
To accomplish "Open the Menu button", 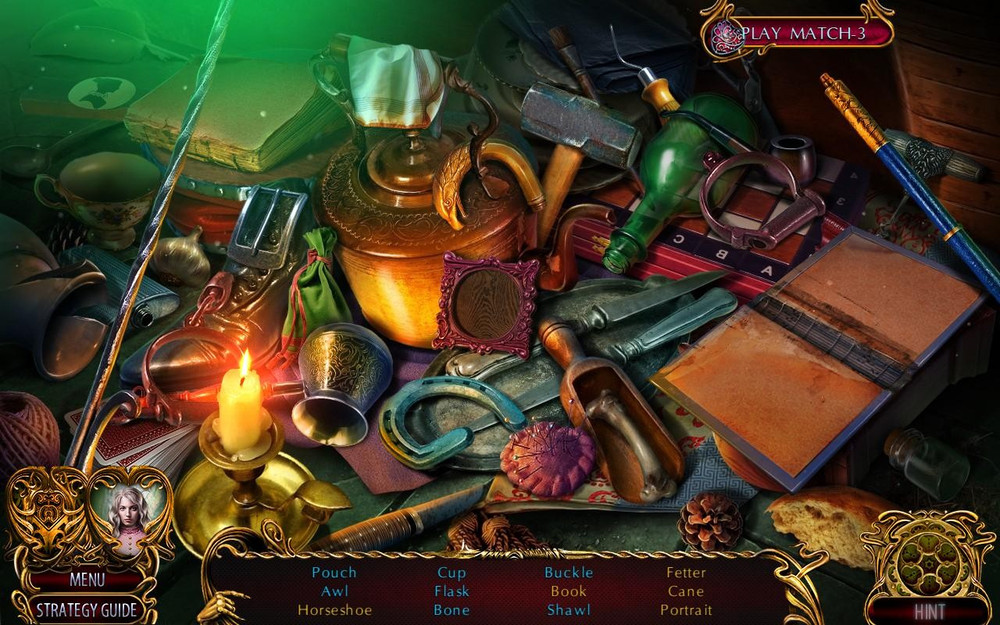I will pos(87,579).
